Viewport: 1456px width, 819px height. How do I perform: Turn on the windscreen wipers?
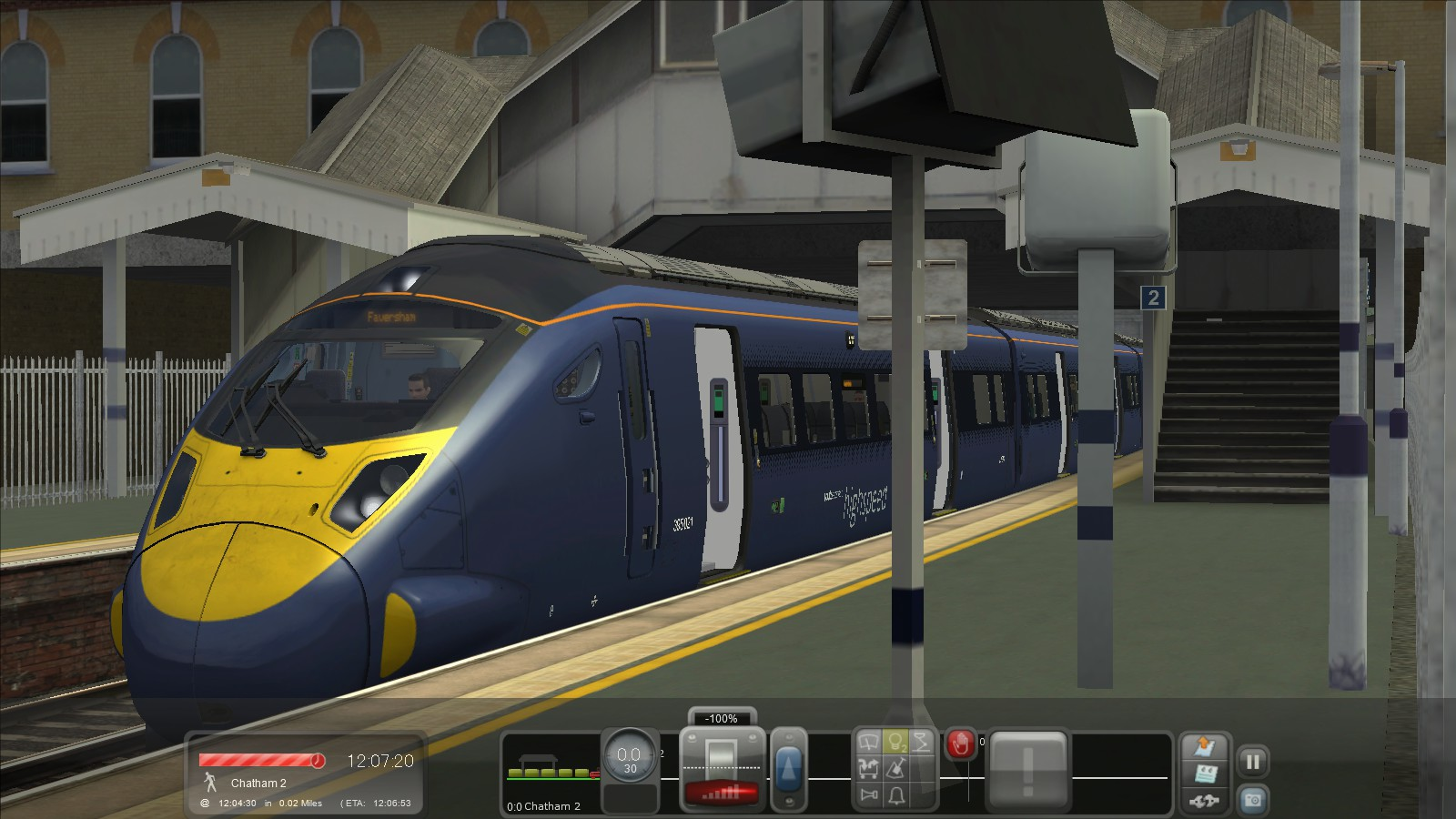(870, 743)
